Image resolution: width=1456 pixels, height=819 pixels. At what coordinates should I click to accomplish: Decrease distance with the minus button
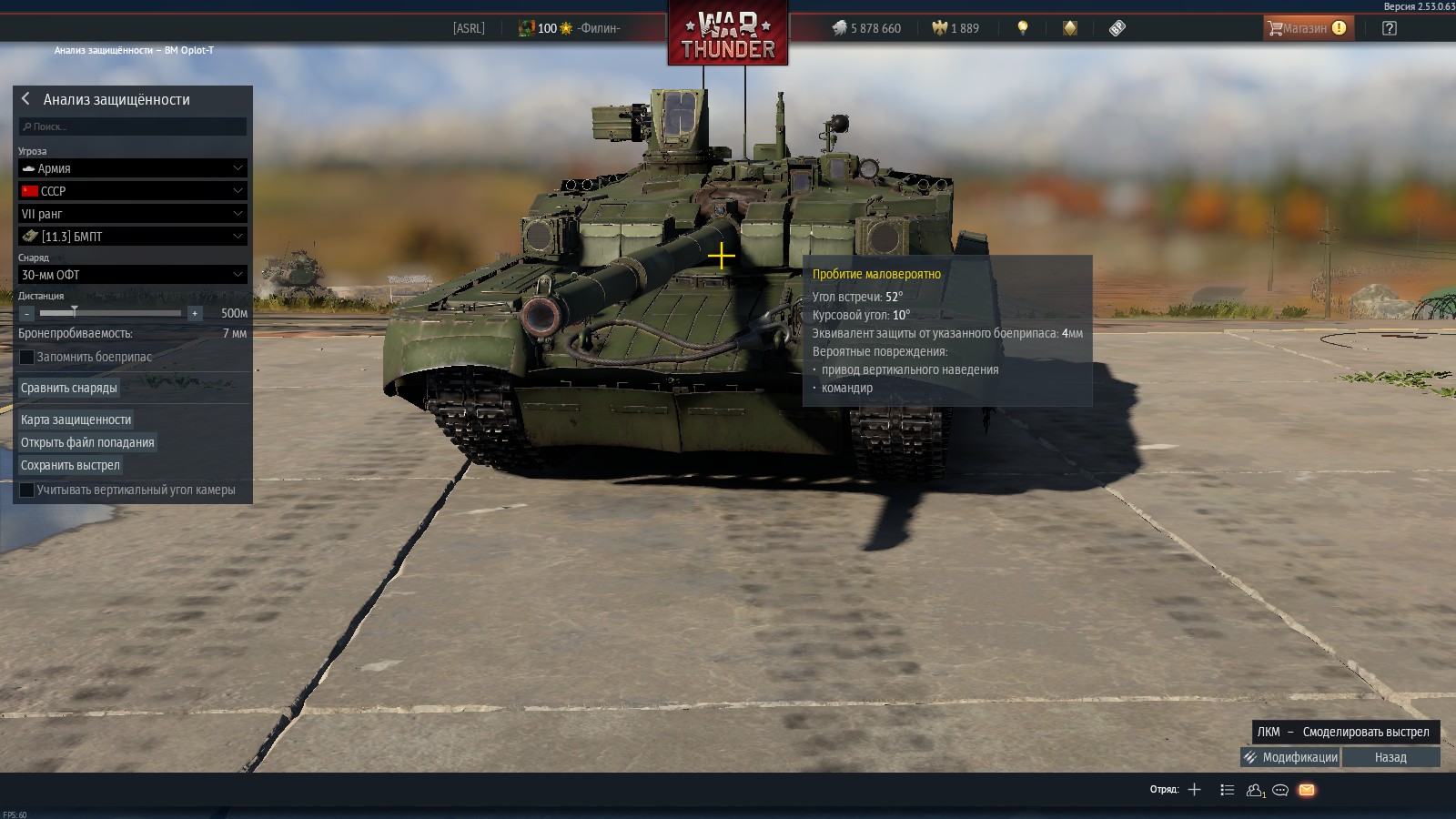tap(27, 313)
